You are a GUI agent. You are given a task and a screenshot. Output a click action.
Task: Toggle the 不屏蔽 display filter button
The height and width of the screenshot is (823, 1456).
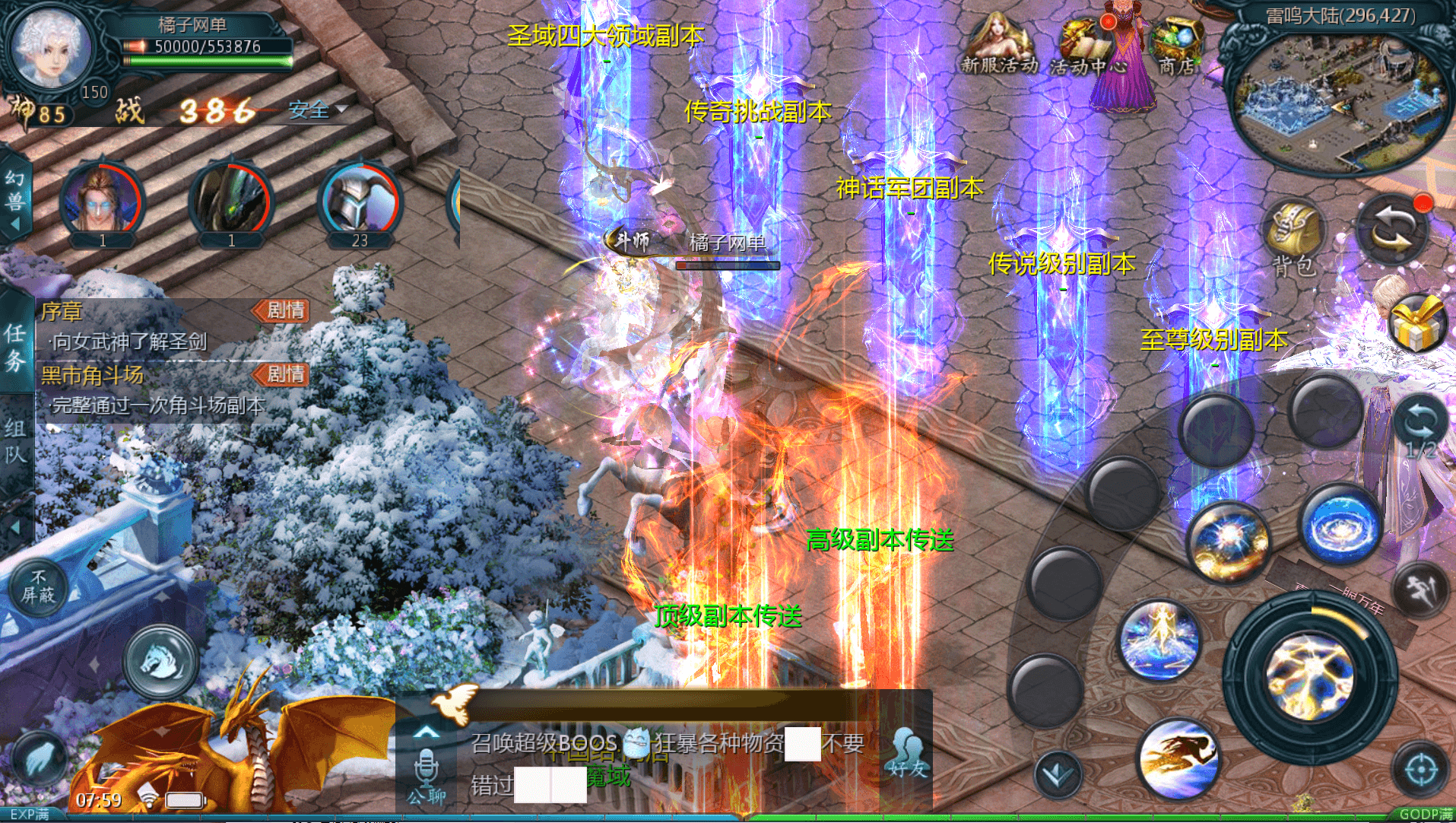(38, 587)
